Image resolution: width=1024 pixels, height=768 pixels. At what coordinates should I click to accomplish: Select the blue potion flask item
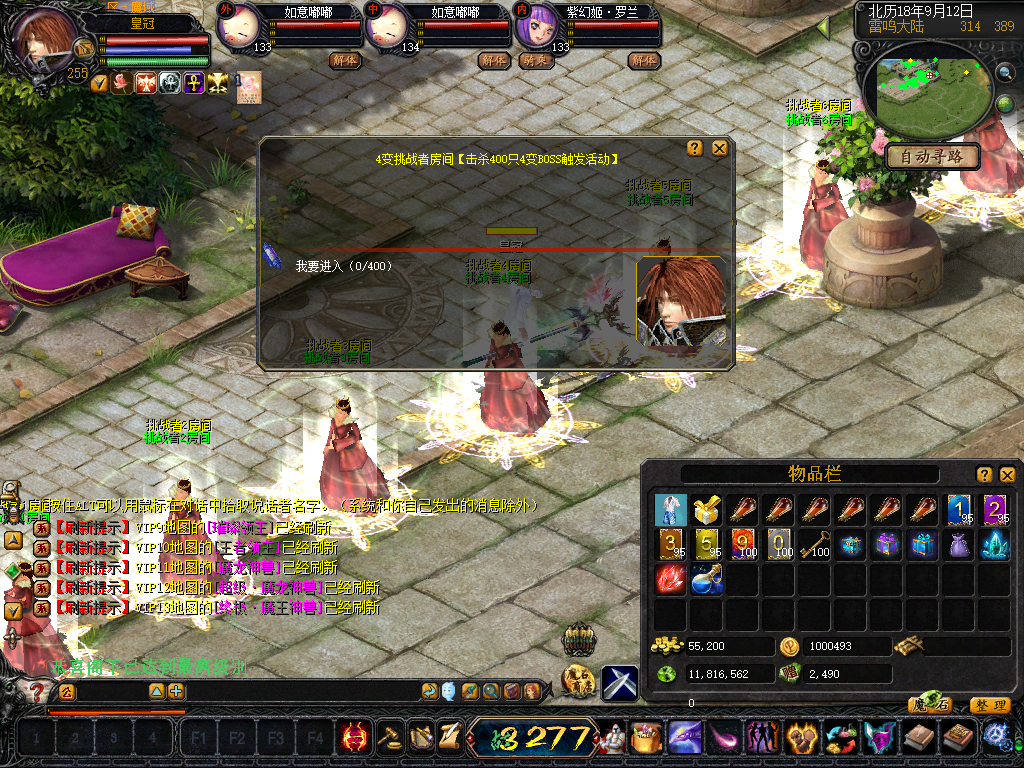tap(707, 580)
